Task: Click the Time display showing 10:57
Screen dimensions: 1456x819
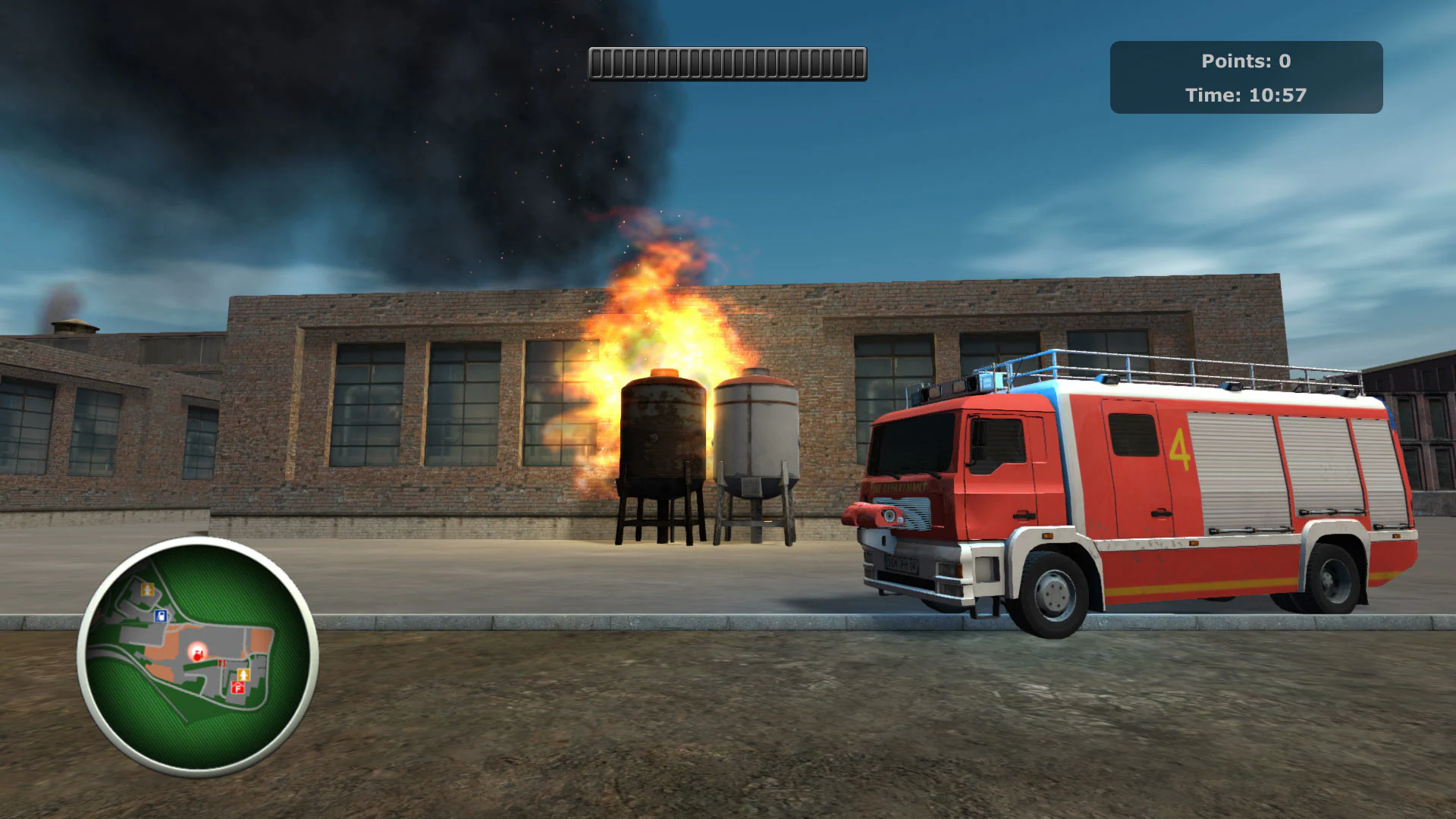Action: click(x=1246, y=96)
